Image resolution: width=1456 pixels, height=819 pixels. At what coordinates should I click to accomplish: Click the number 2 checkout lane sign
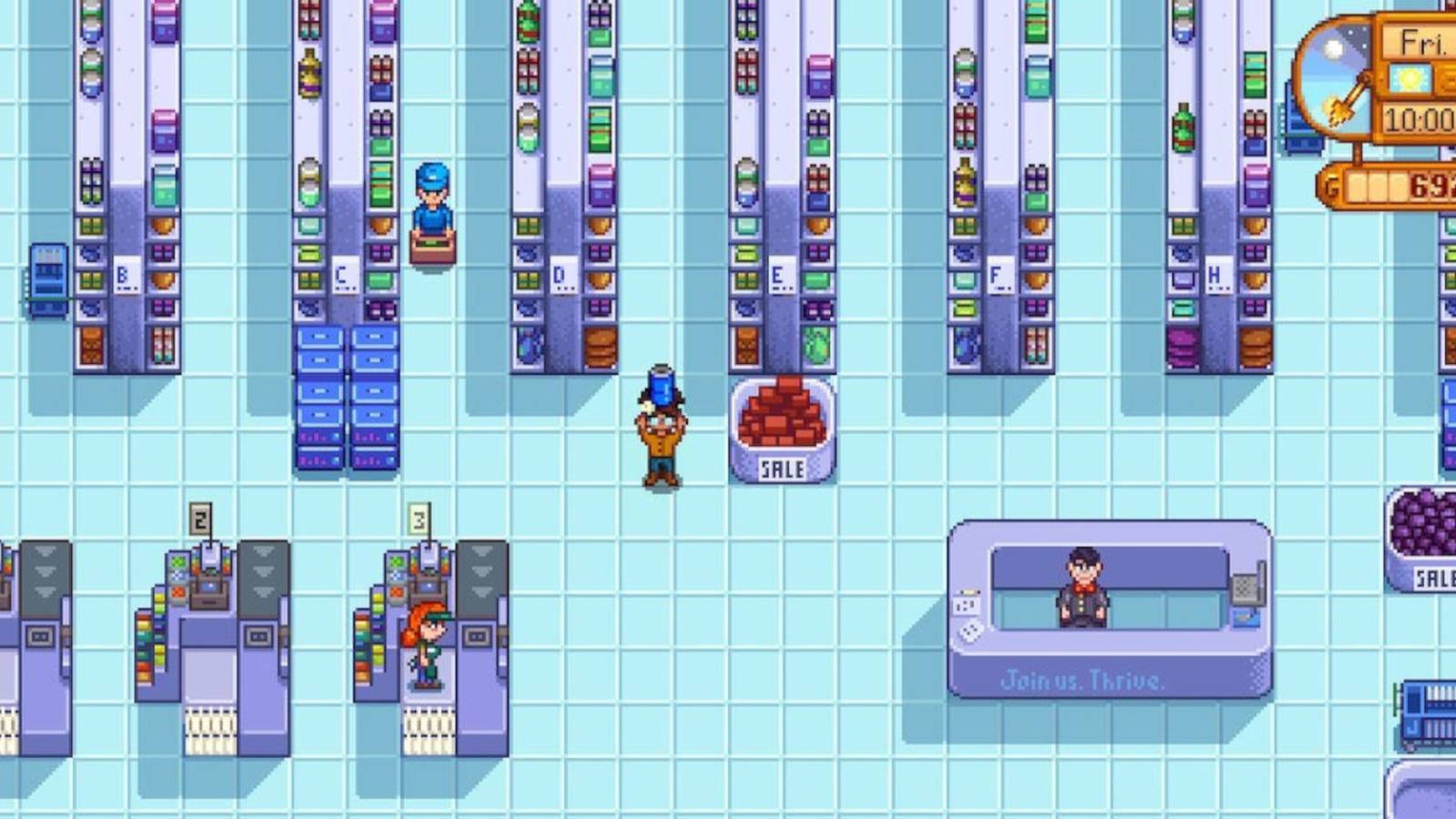(200, 517)
